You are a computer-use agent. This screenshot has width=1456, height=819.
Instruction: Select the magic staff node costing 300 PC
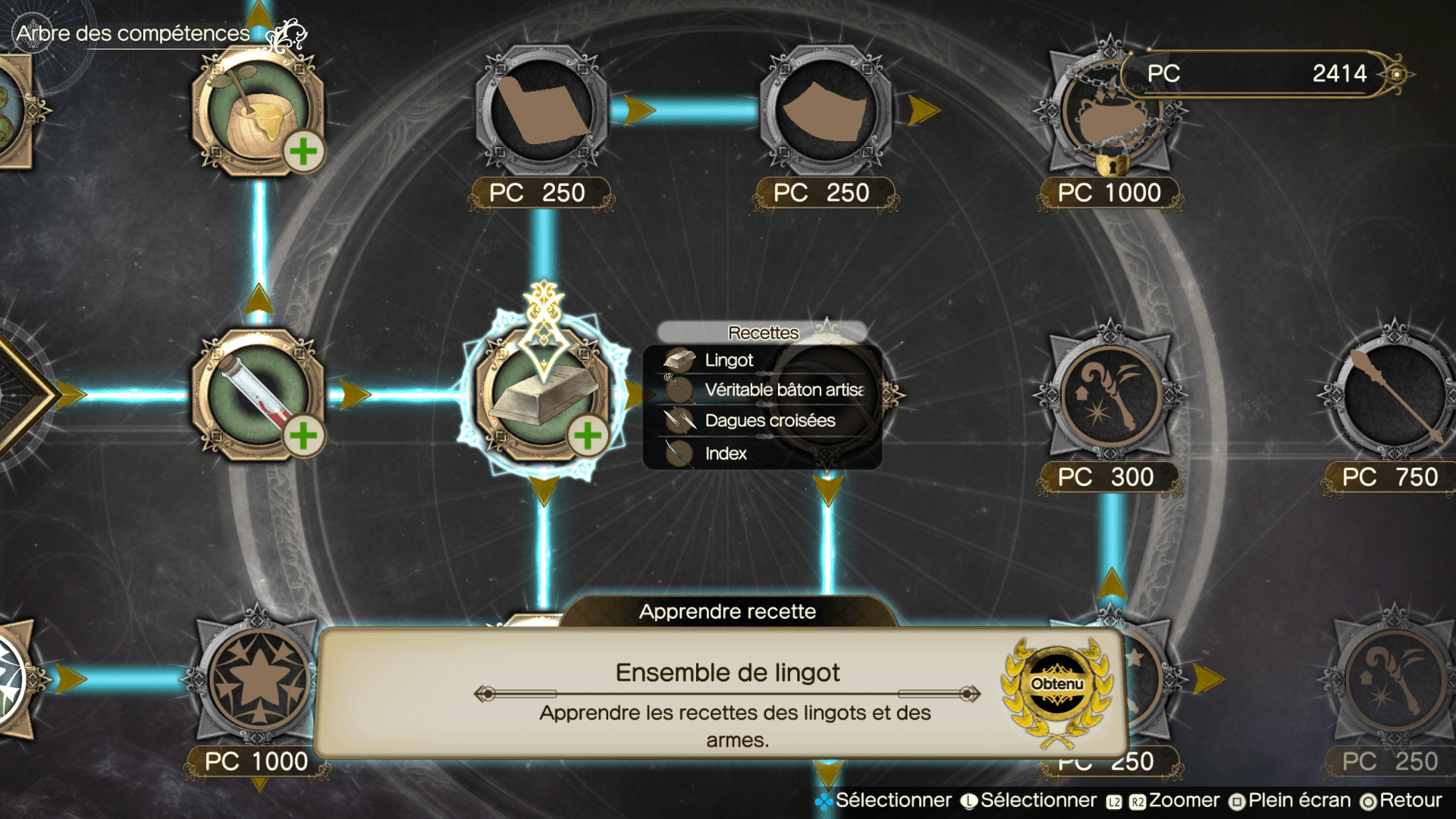[x=1110, y=394]
